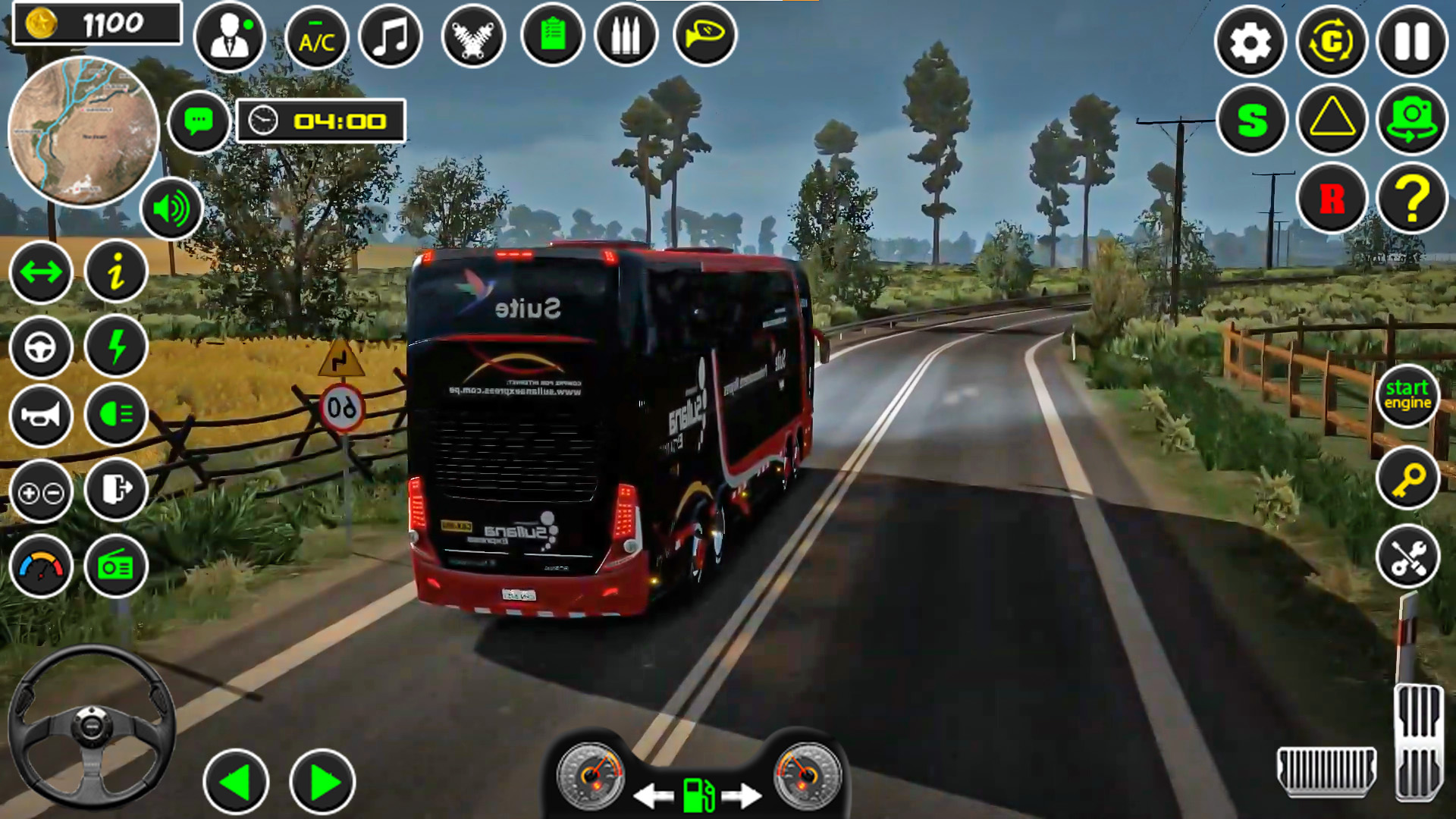Expand the chat message bubble
Viewport: 1456px width, 819px height.
[x=199, y=120]
